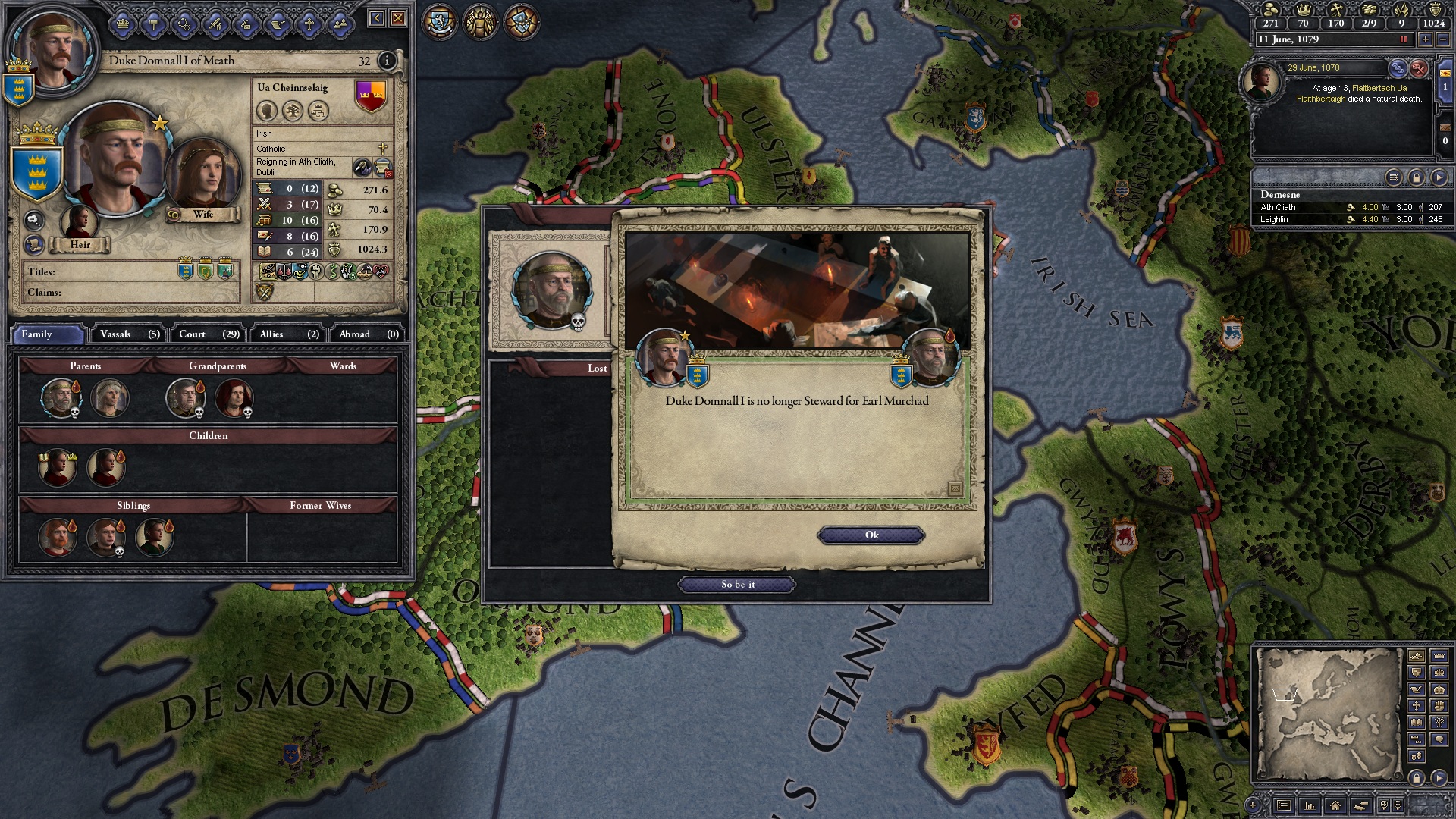Image resolution: width=1456 pixels, height=819 pixels.
Task: View the Wife's portrait
Action: tap(202, 176)
